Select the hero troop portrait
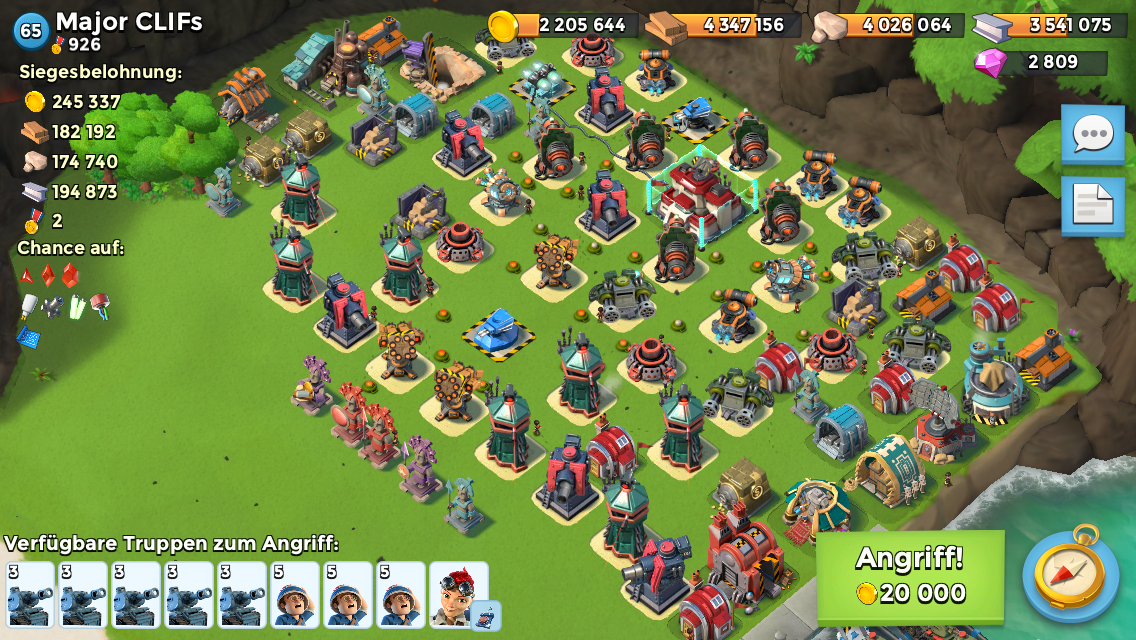The width and height of the screenshot is (1136, 640). click(459, 594)
